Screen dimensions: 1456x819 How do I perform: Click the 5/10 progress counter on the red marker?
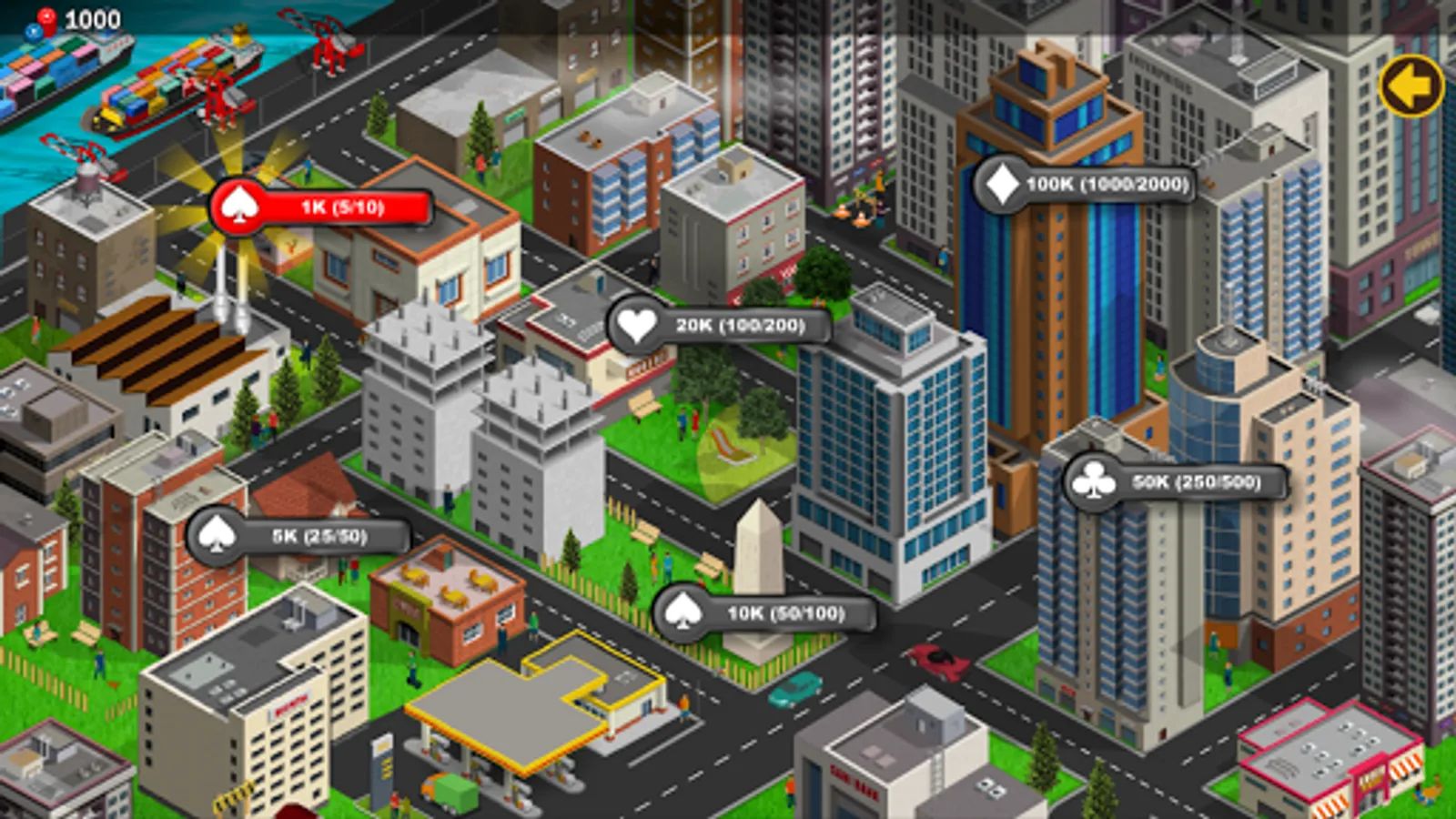(359, 207)
